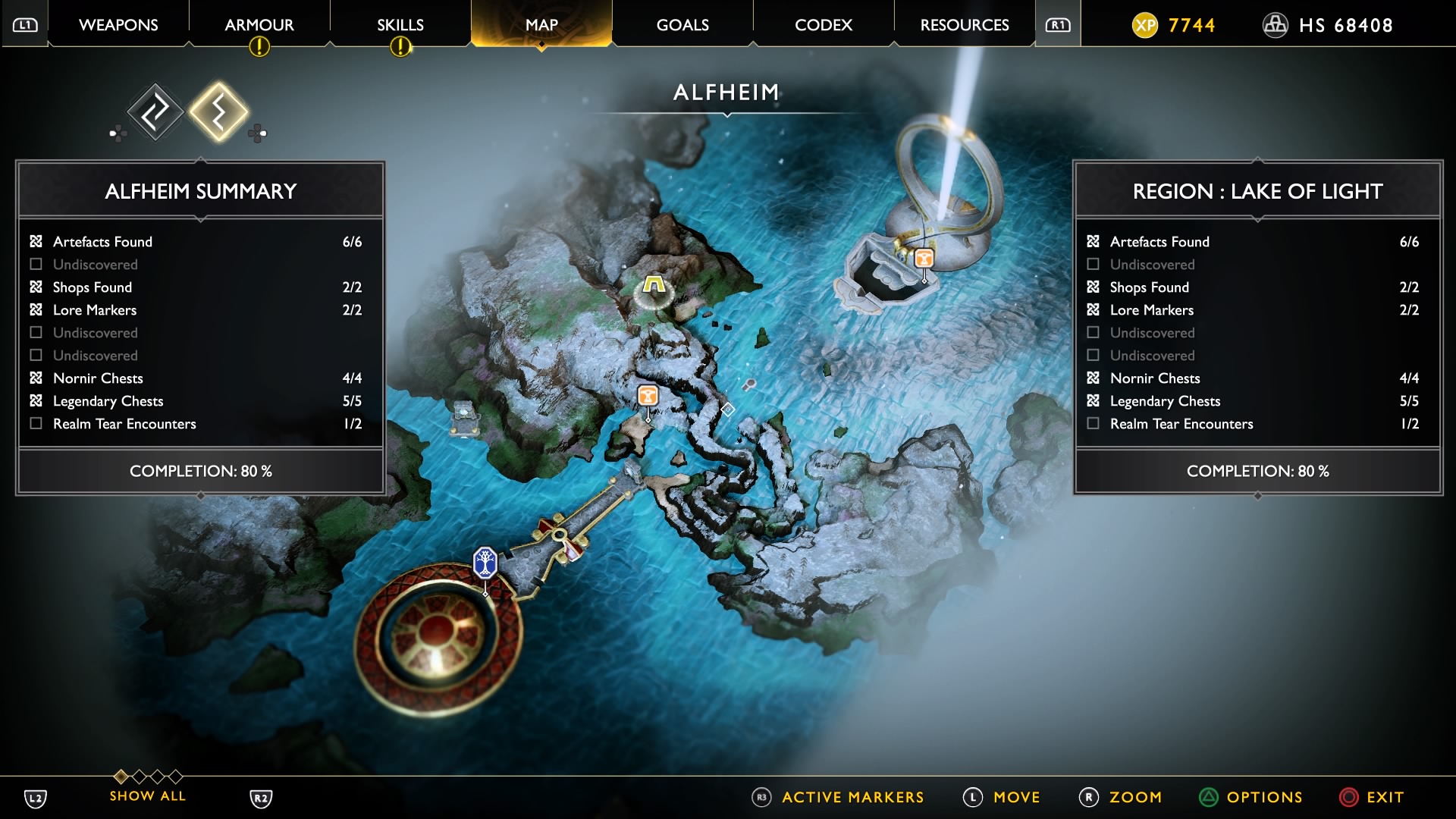The height and width of the screenshot is (819, 1456).
Task: Go to the Skills tab
Action: click(400, 25)
